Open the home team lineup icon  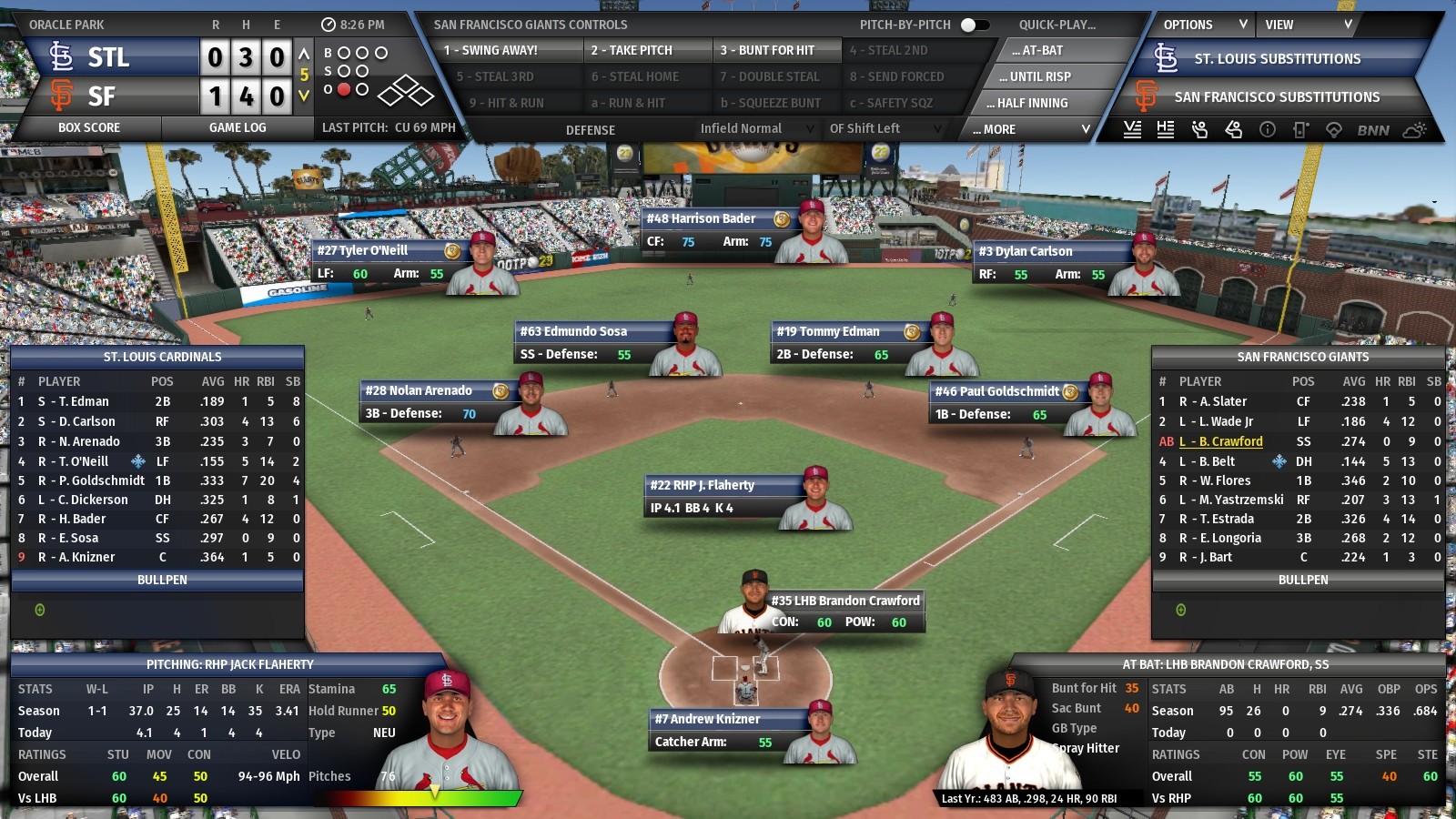click(1167, 130)
